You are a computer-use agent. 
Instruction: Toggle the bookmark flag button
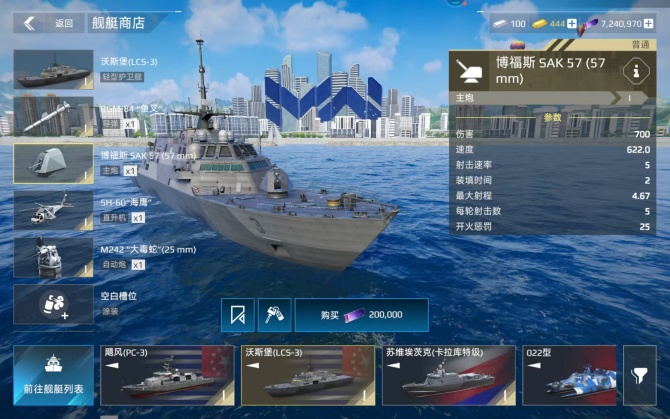click(x=237, y=315)
